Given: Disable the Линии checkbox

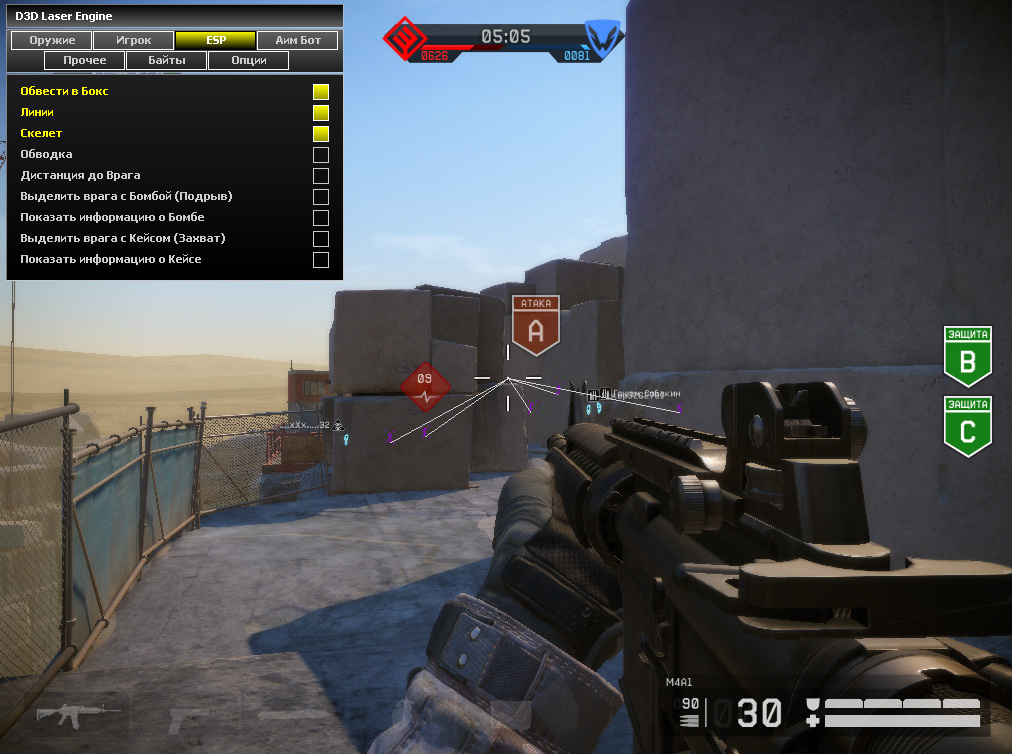Looking at the screenshot, I should click(321, 113).
